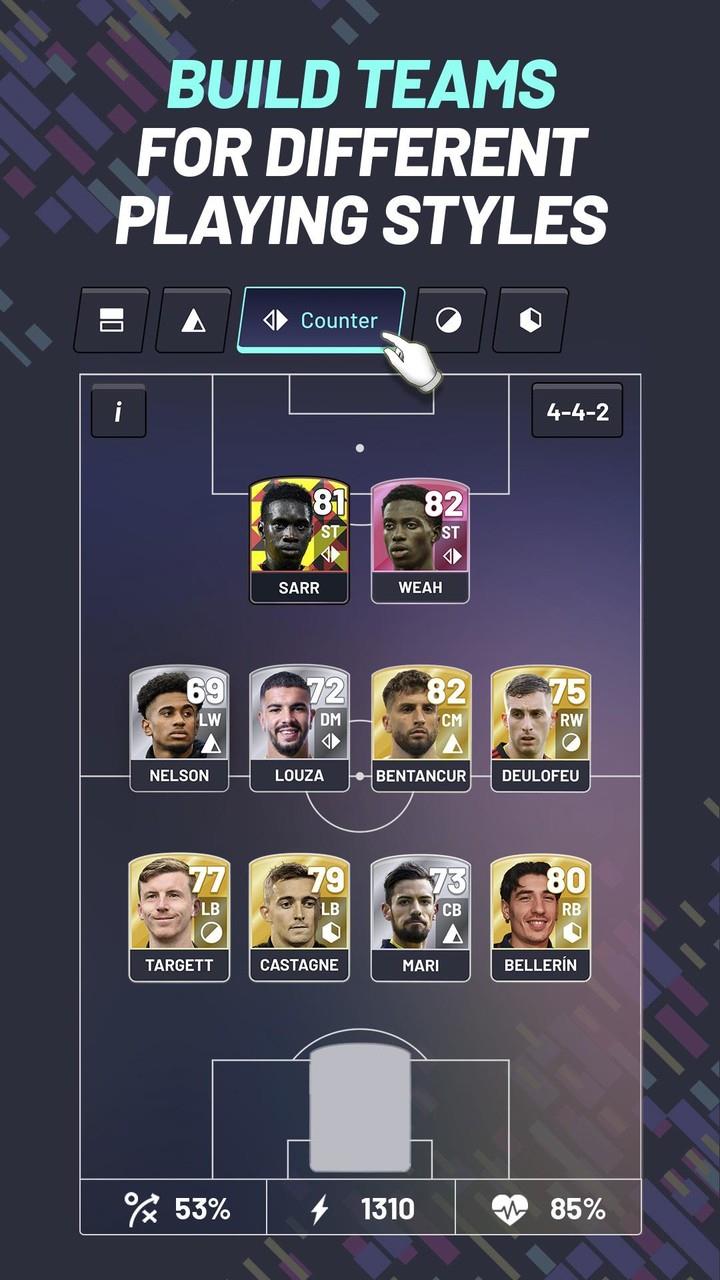
Task: Tap Bentancur's central midfield card
Action: pyautogui.click(x=420, y=728)
